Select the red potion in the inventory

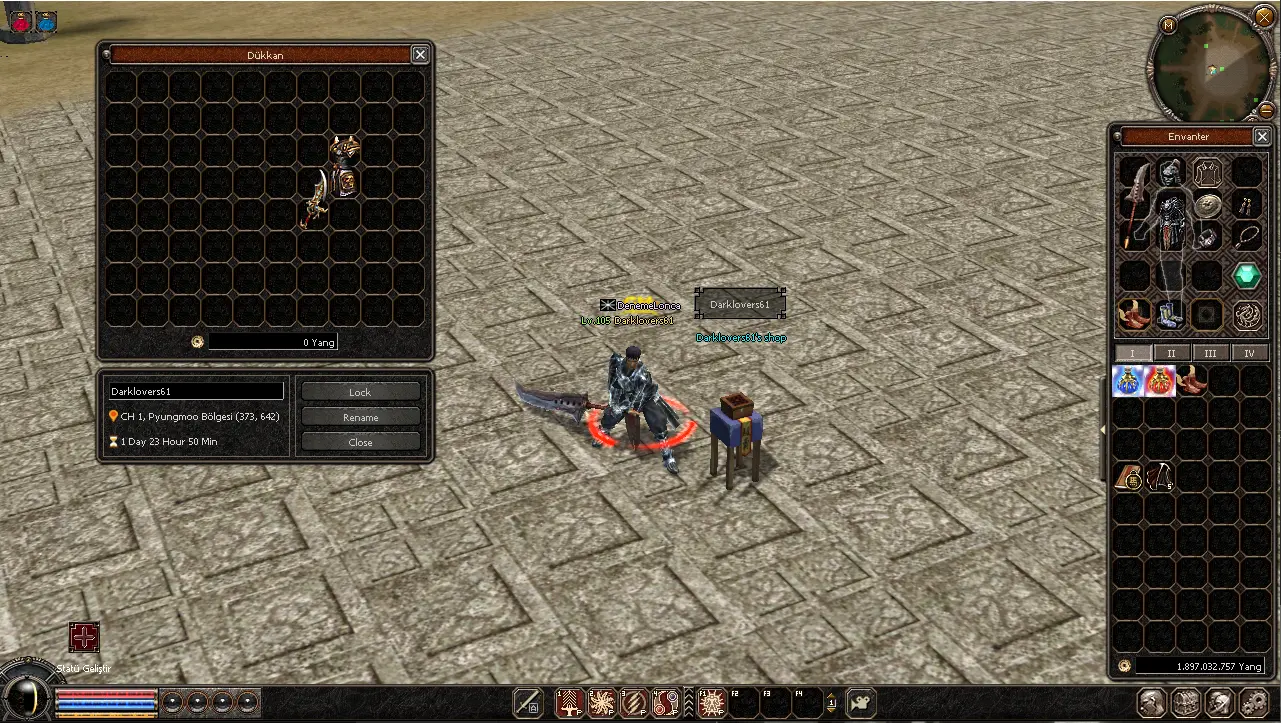(1160, 381)
